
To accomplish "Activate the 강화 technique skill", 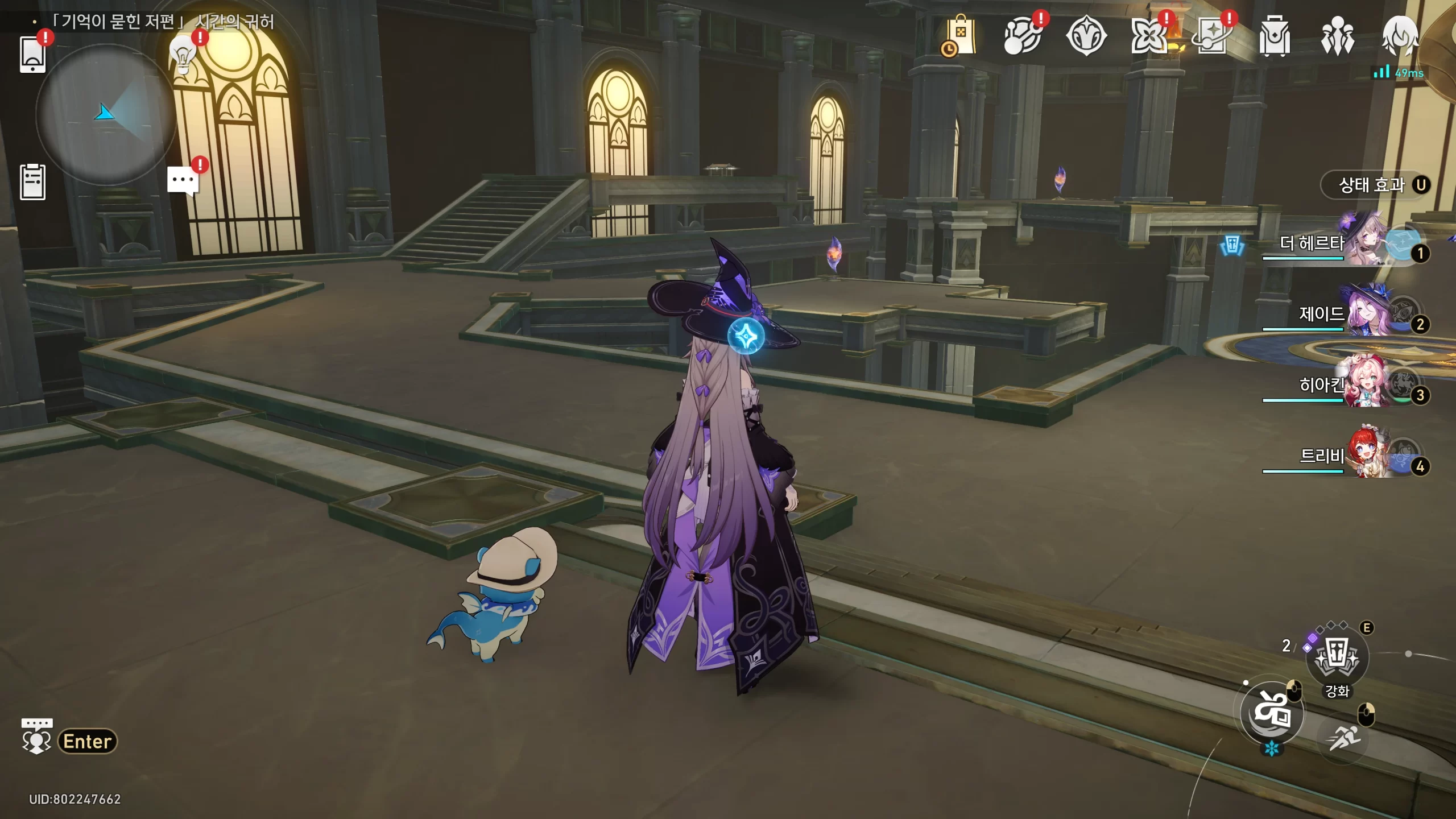I will [1337, 657].
